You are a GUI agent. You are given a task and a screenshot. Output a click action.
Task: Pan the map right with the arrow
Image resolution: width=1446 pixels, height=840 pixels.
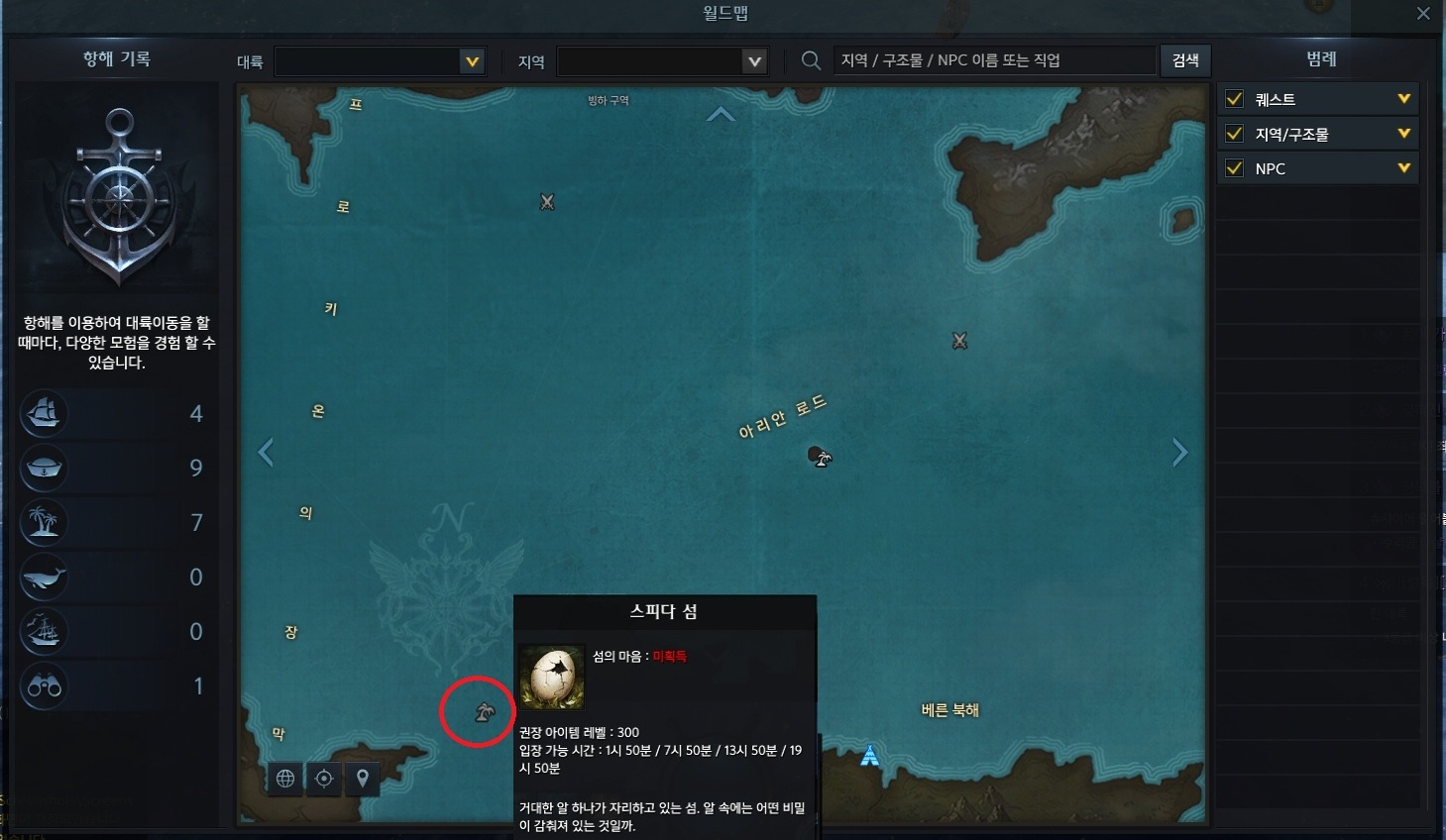[x=1179, y=453]
